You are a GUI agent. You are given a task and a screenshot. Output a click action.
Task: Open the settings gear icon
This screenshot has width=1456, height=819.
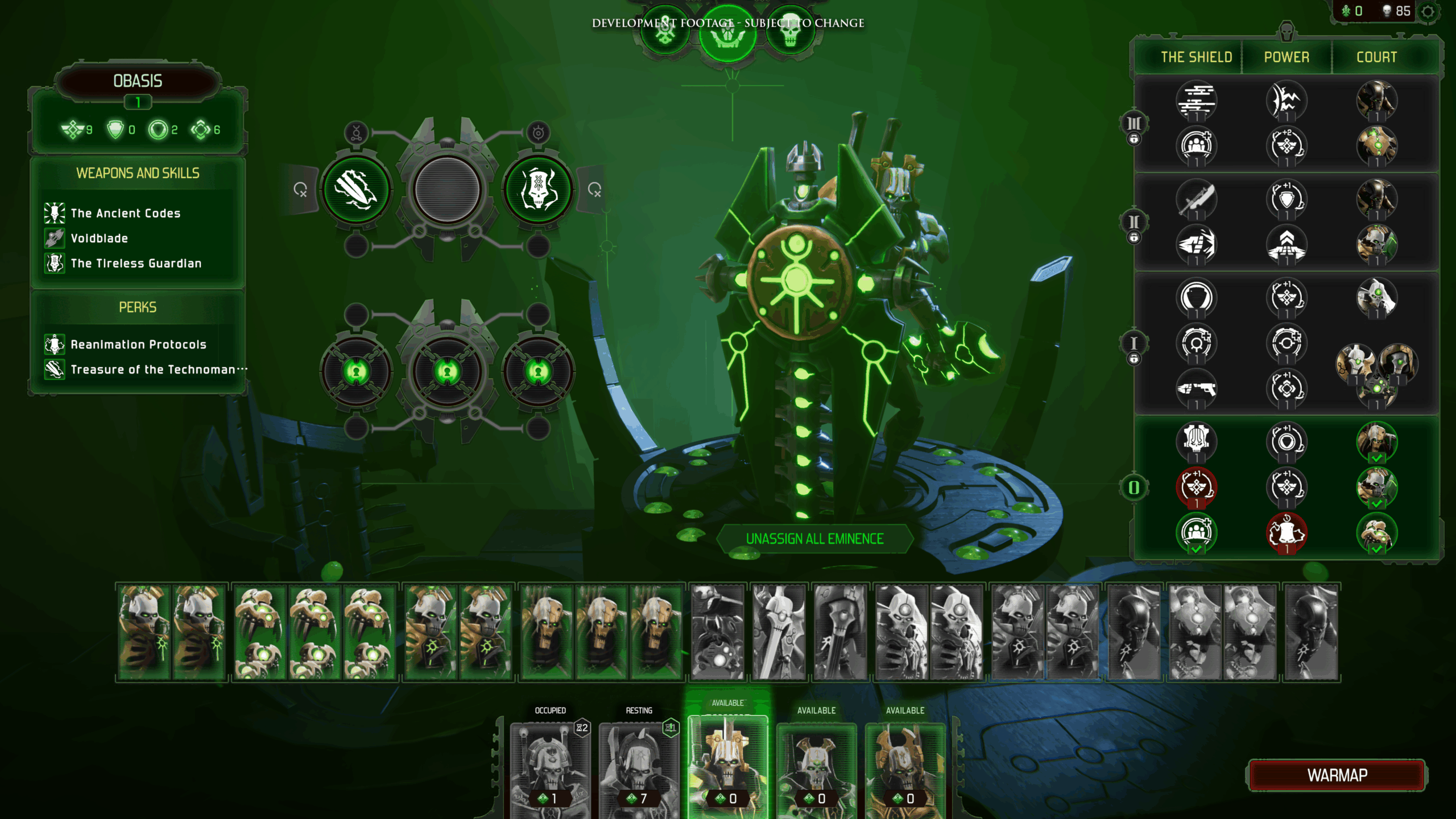coord(1428,11)
